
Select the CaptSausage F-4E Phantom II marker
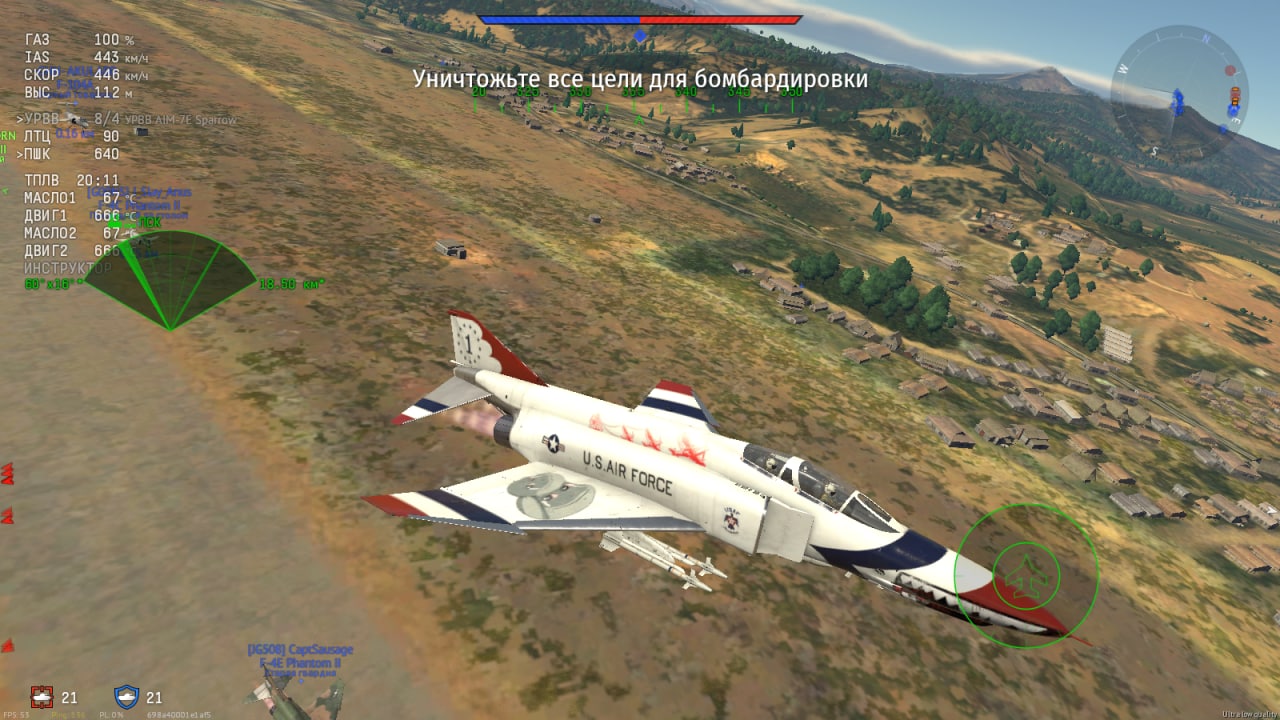[x=300, y=656]
